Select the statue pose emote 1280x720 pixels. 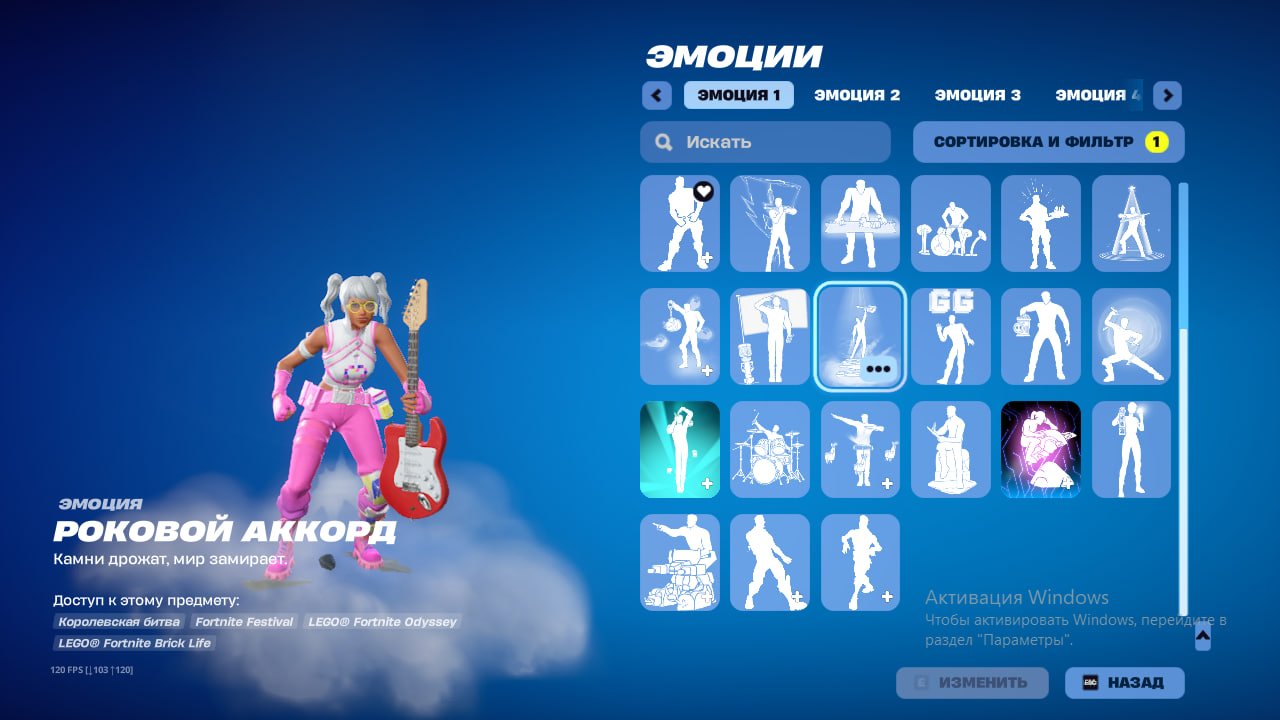tap(950, 449)
